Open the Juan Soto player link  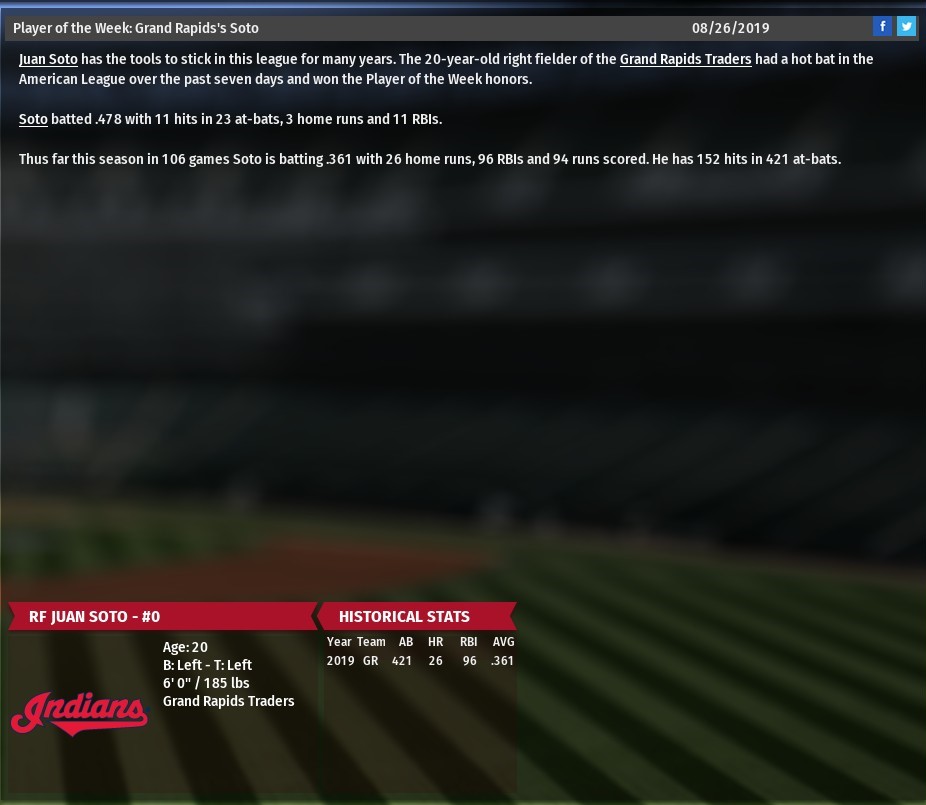48,59
